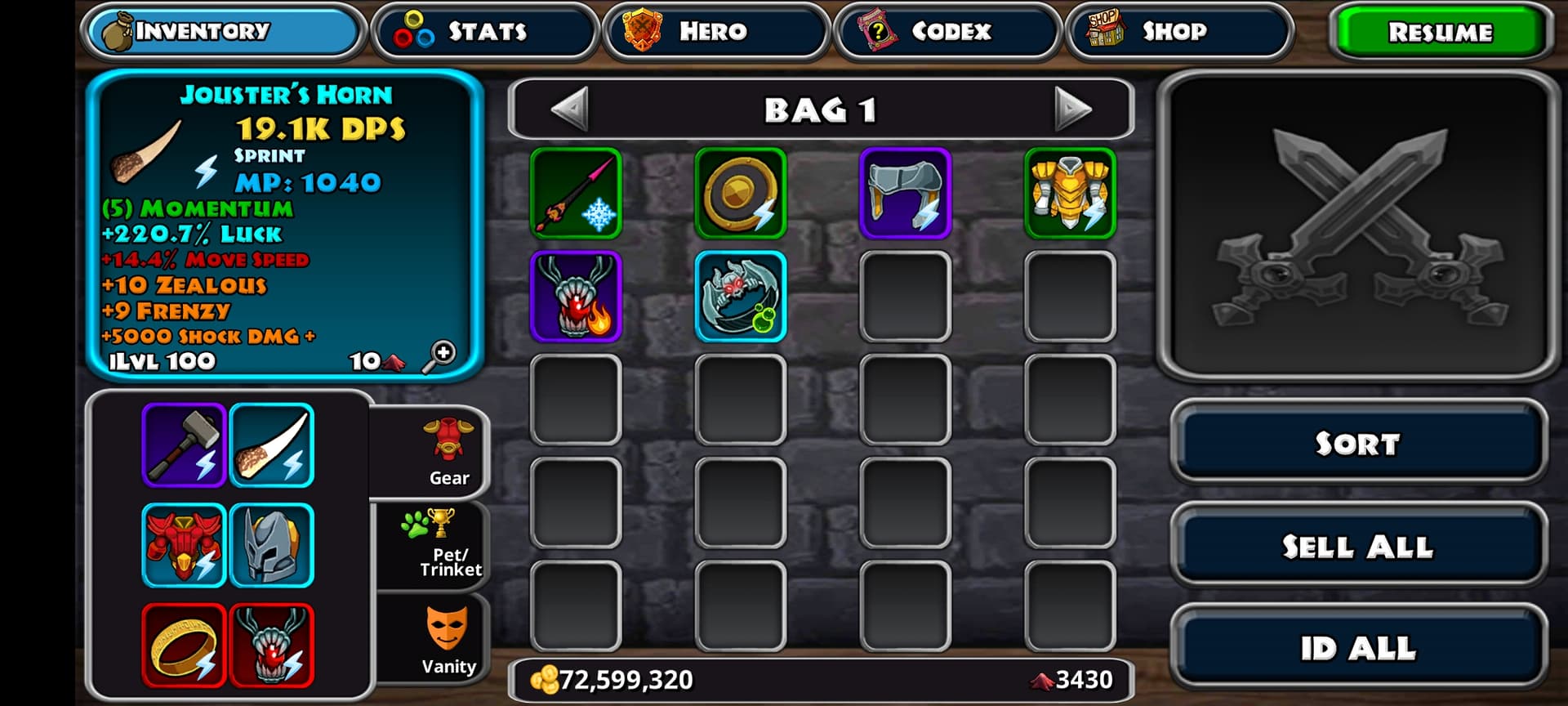Sort the bag items
This screenshot has height=706, width=1568.
coord(1357,443)
